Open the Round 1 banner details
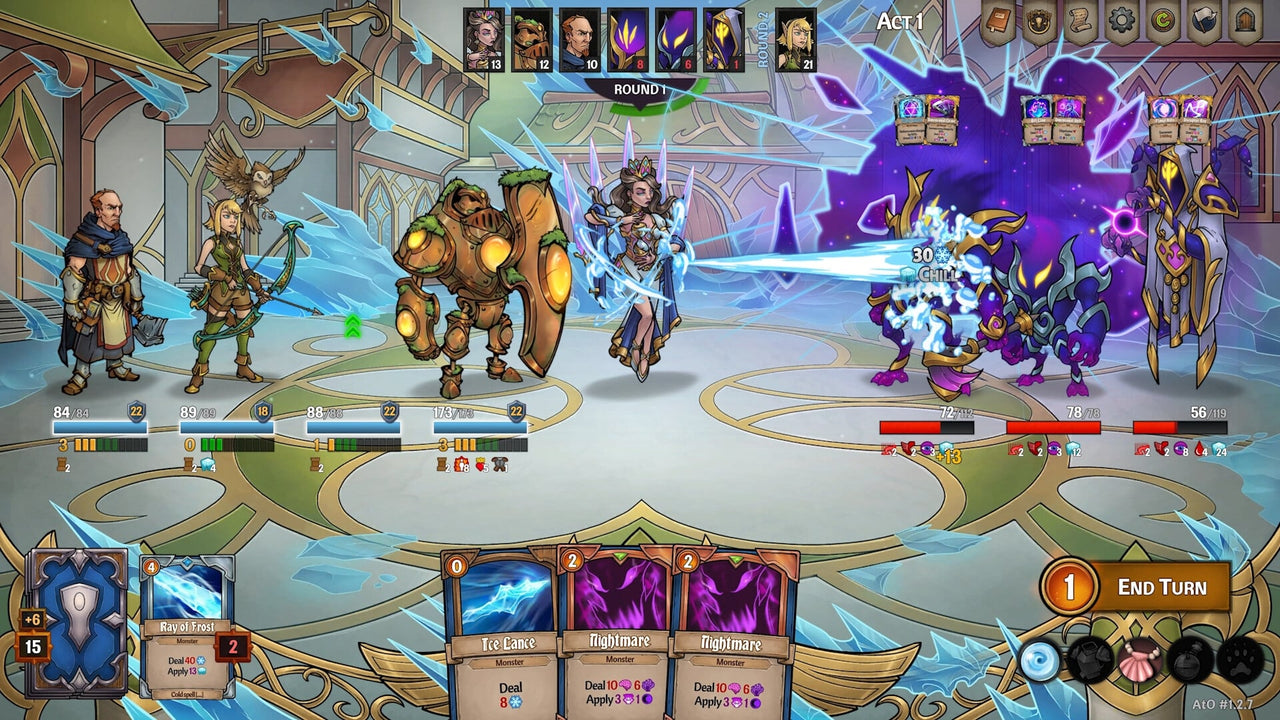This screenshot has height=720, width=1280. click(x=641, y=89)
